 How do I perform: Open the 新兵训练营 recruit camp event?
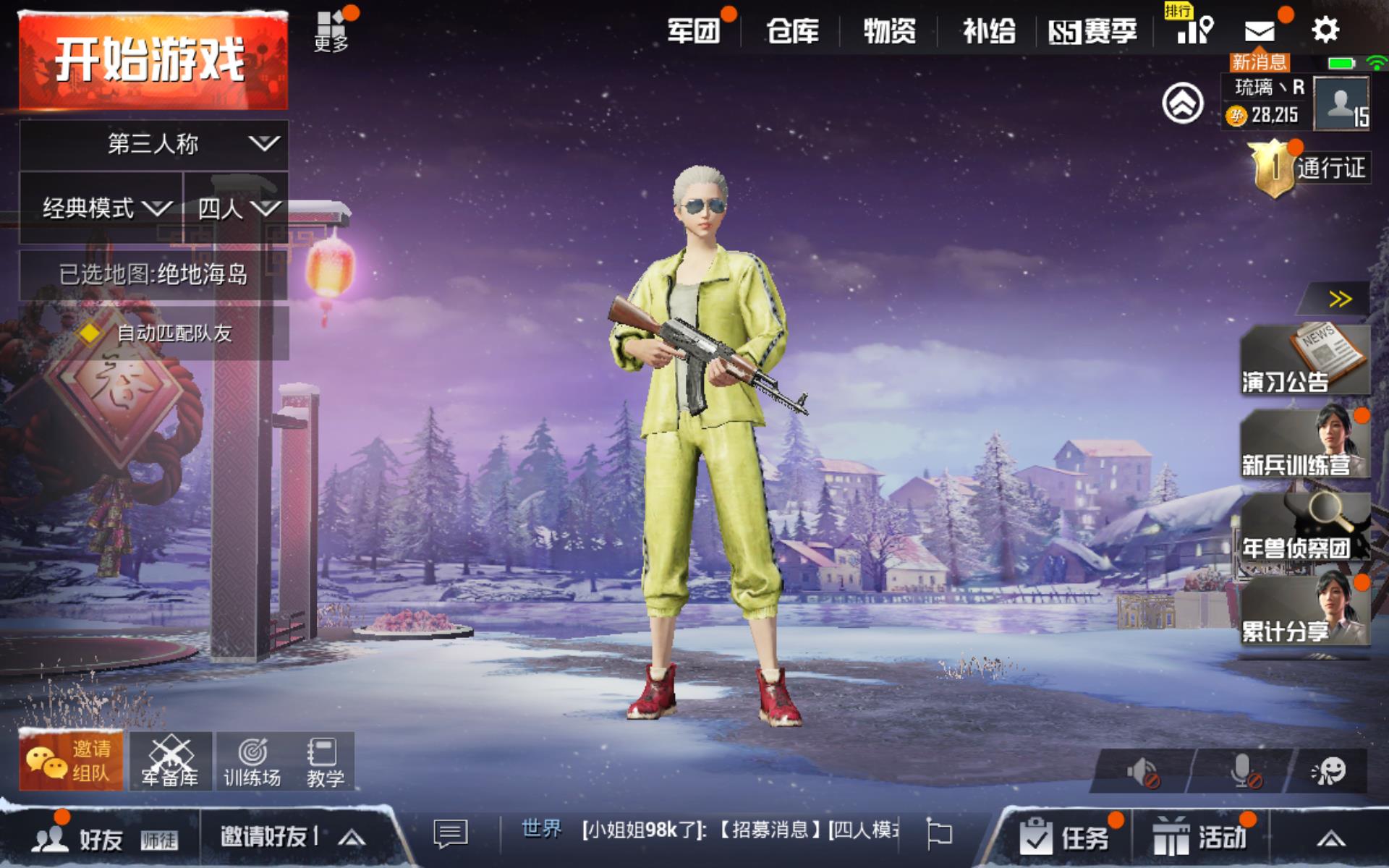1304,443
